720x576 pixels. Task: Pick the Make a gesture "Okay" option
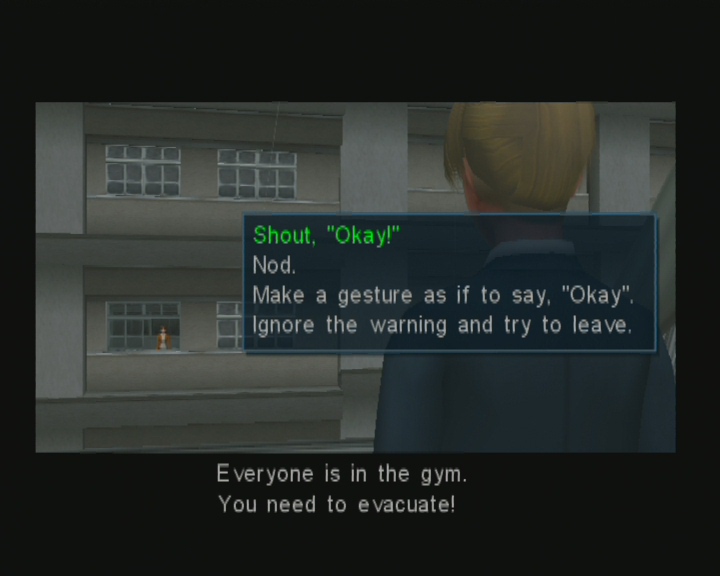coord(443,296)
